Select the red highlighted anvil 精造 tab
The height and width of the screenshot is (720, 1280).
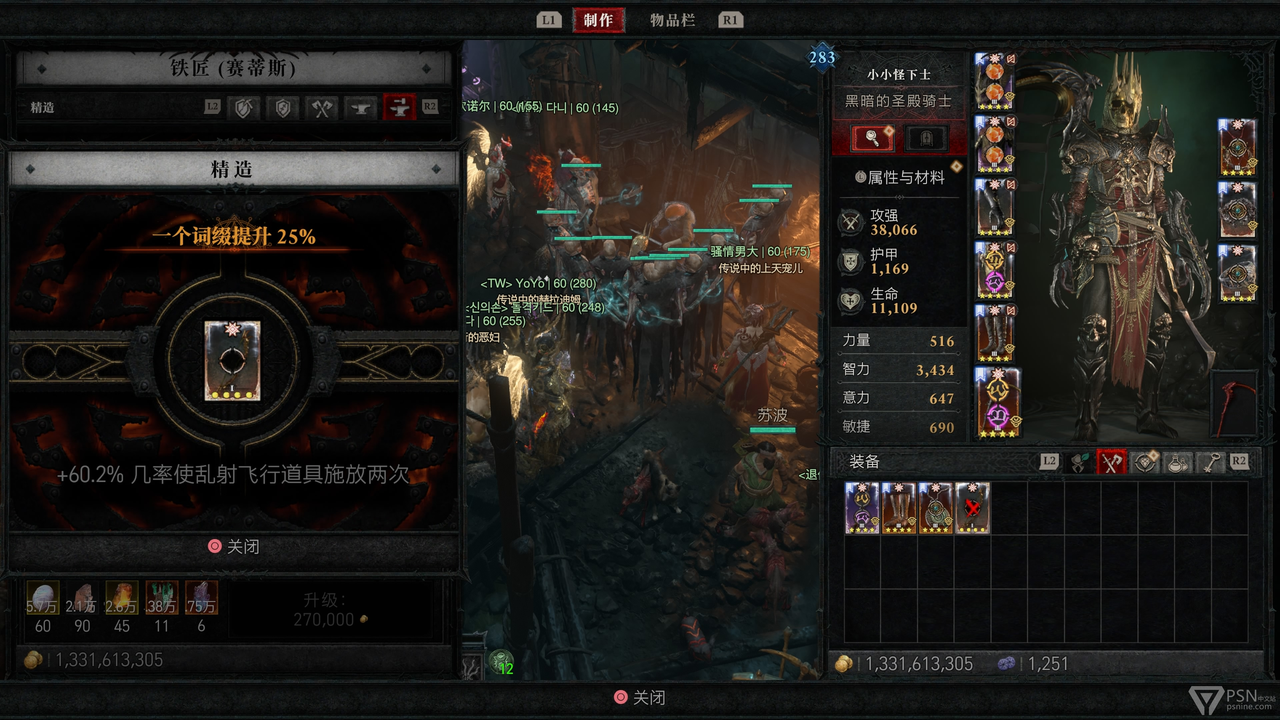coord(400,107)
